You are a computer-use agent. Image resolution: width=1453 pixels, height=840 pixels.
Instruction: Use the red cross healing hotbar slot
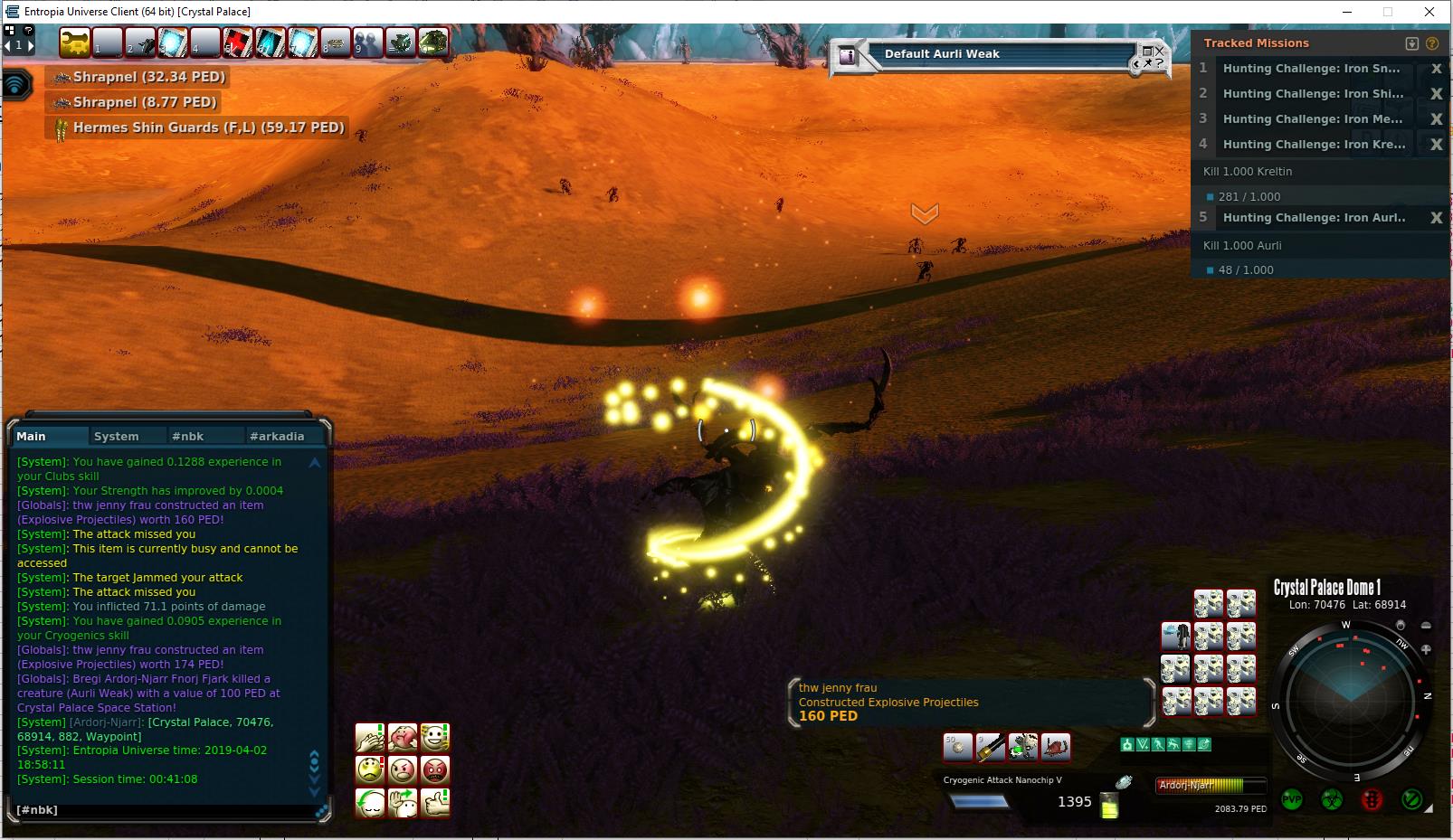tap(237, 42)
